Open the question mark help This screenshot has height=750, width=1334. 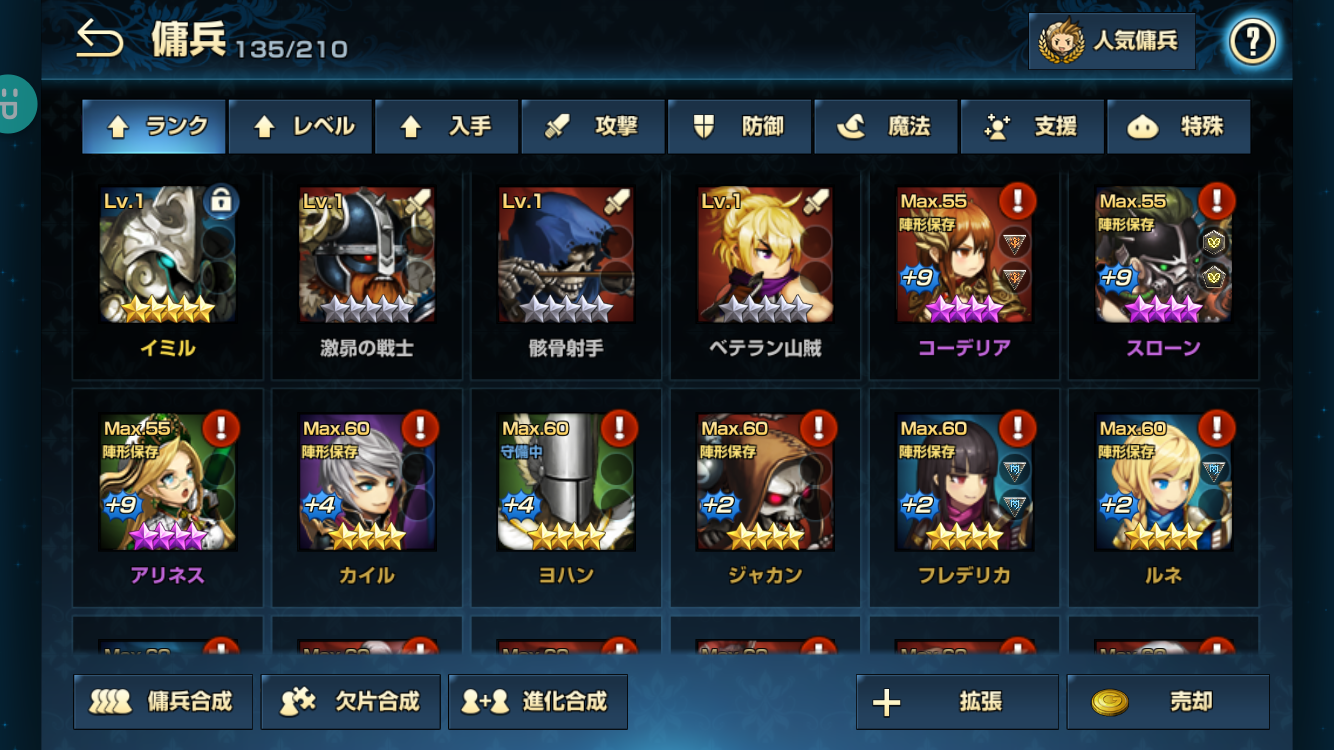coord(1252,42)
